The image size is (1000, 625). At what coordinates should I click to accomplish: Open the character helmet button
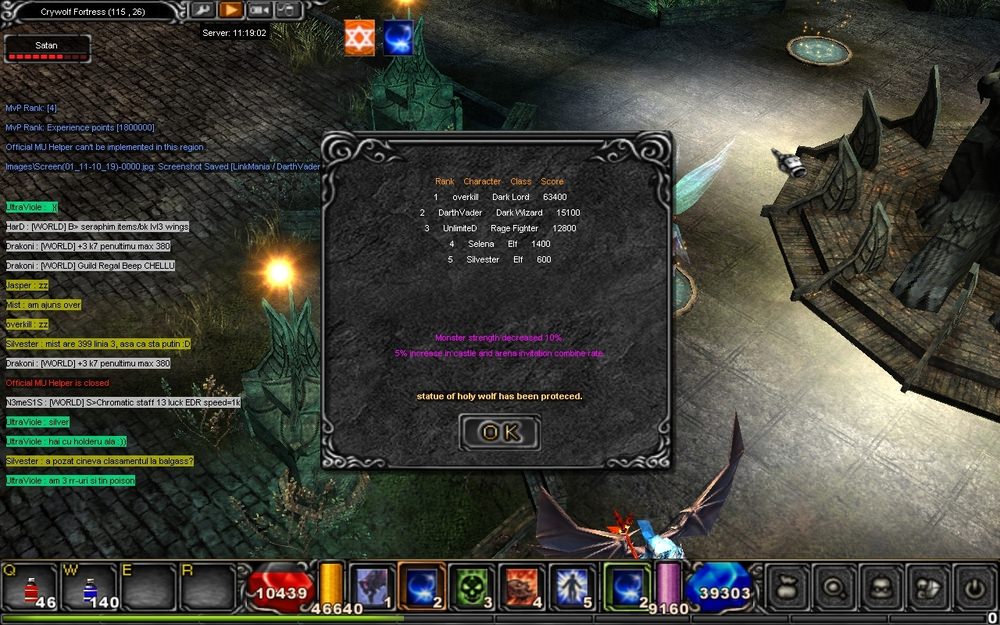point(881,587)
